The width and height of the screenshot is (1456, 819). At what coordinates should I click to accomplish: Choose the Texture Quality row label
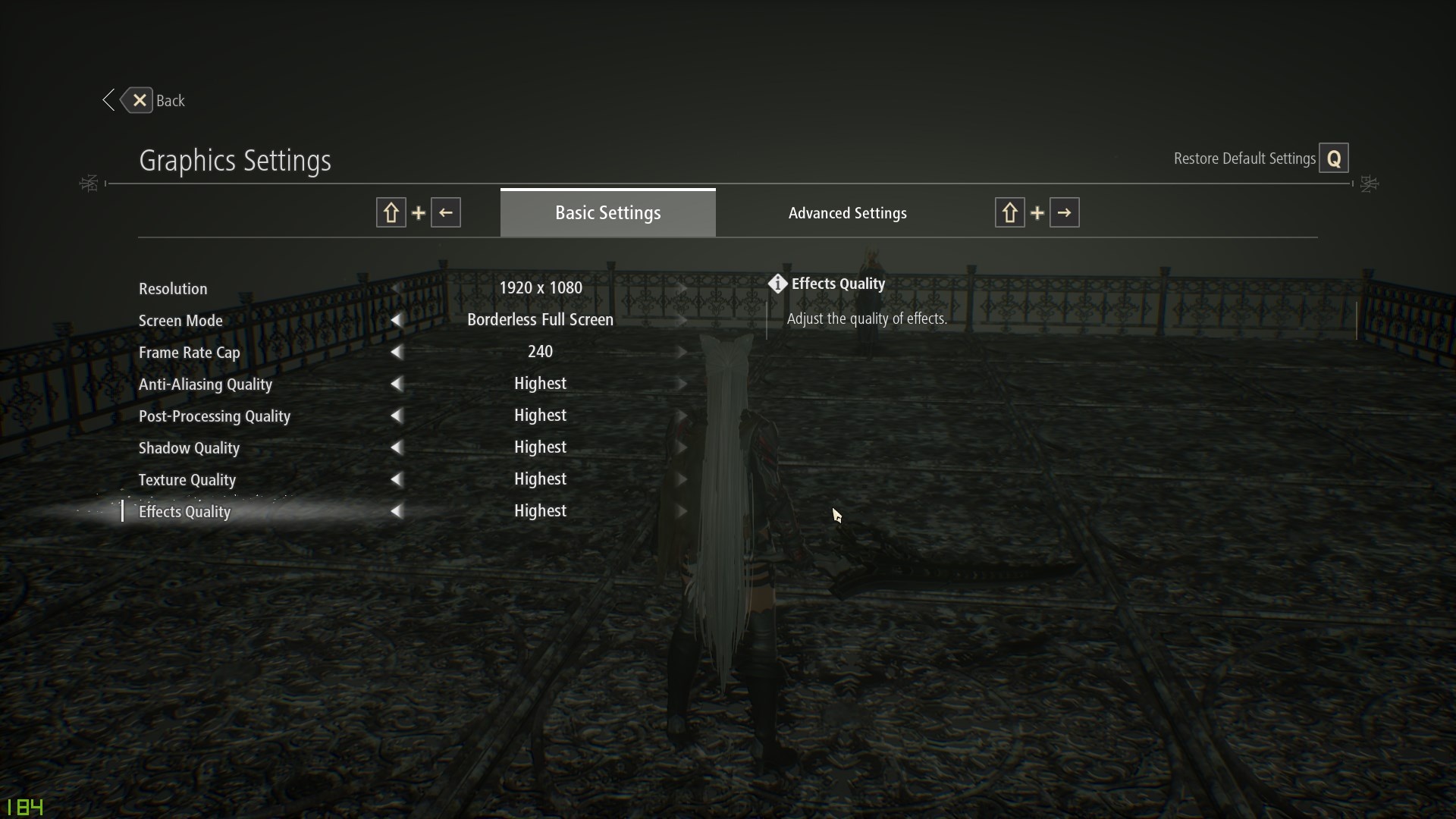(187, 480)
